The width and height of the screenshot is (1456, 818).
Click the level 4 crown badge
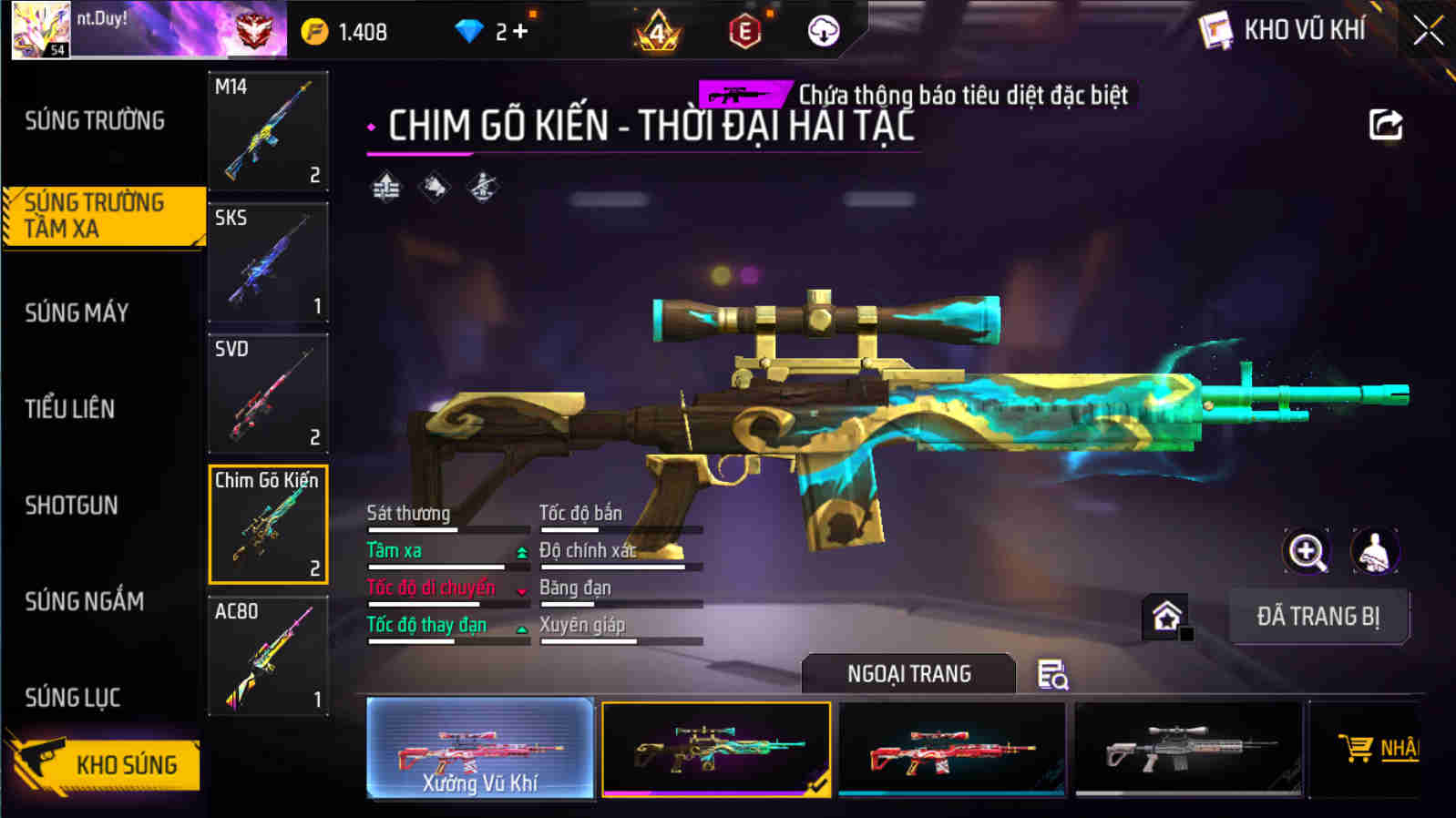tap(657, 30)
